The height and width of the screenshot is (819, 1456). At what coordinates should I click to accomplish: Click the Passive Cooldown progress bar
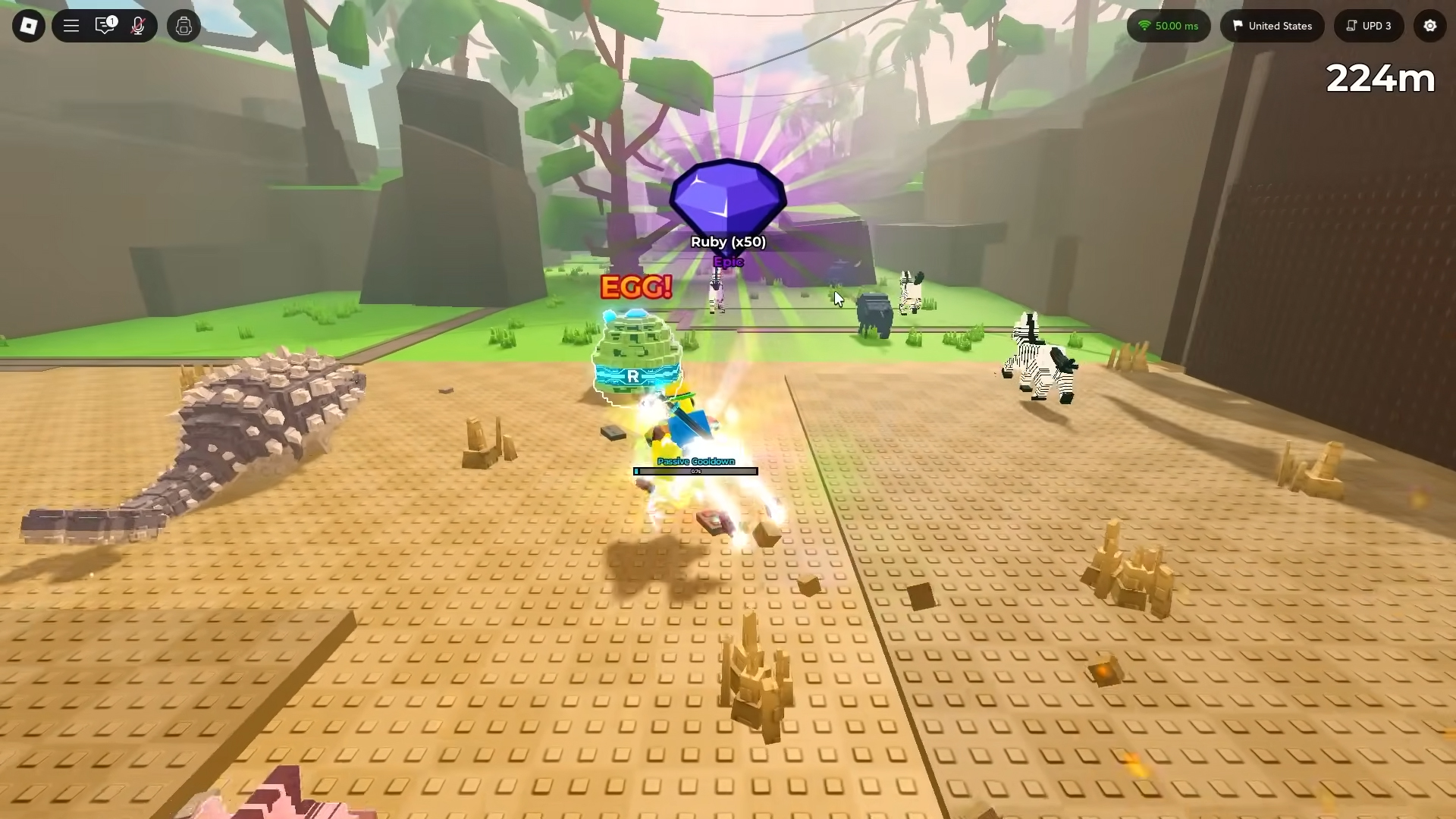[695, 470]
